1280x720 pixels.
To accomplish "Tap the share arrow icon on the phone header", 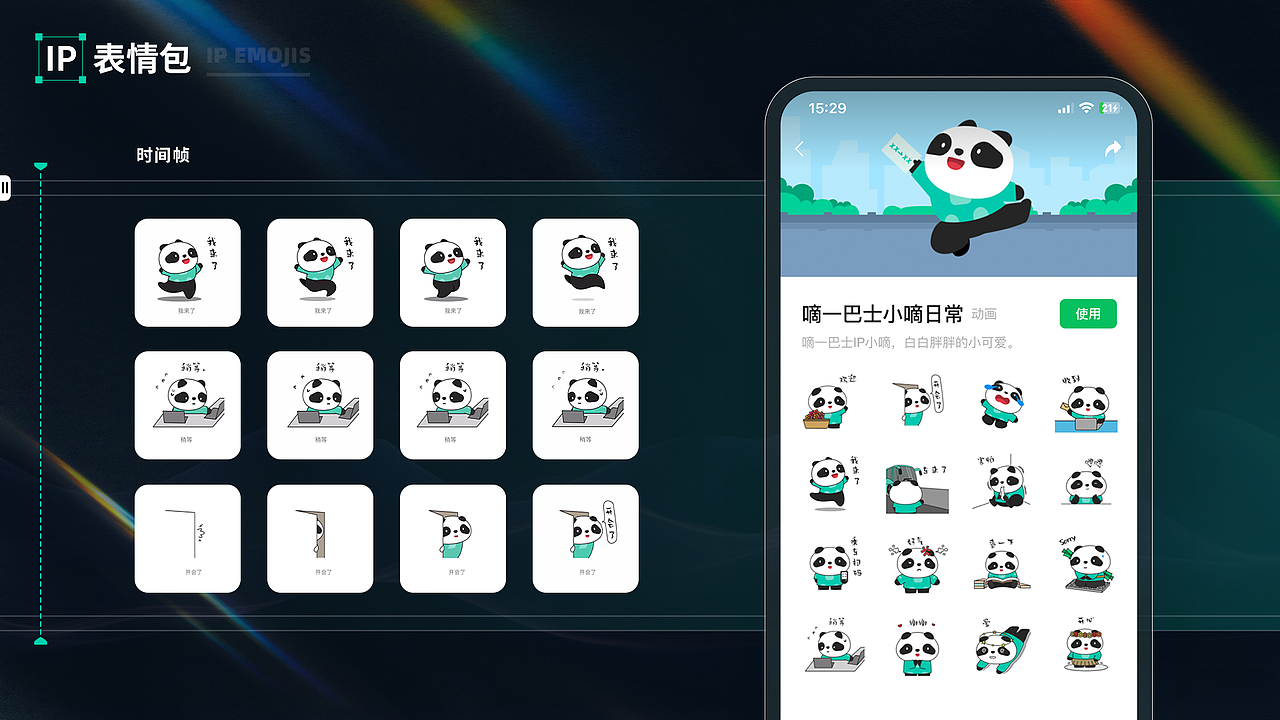I will tap(1112, 148).
